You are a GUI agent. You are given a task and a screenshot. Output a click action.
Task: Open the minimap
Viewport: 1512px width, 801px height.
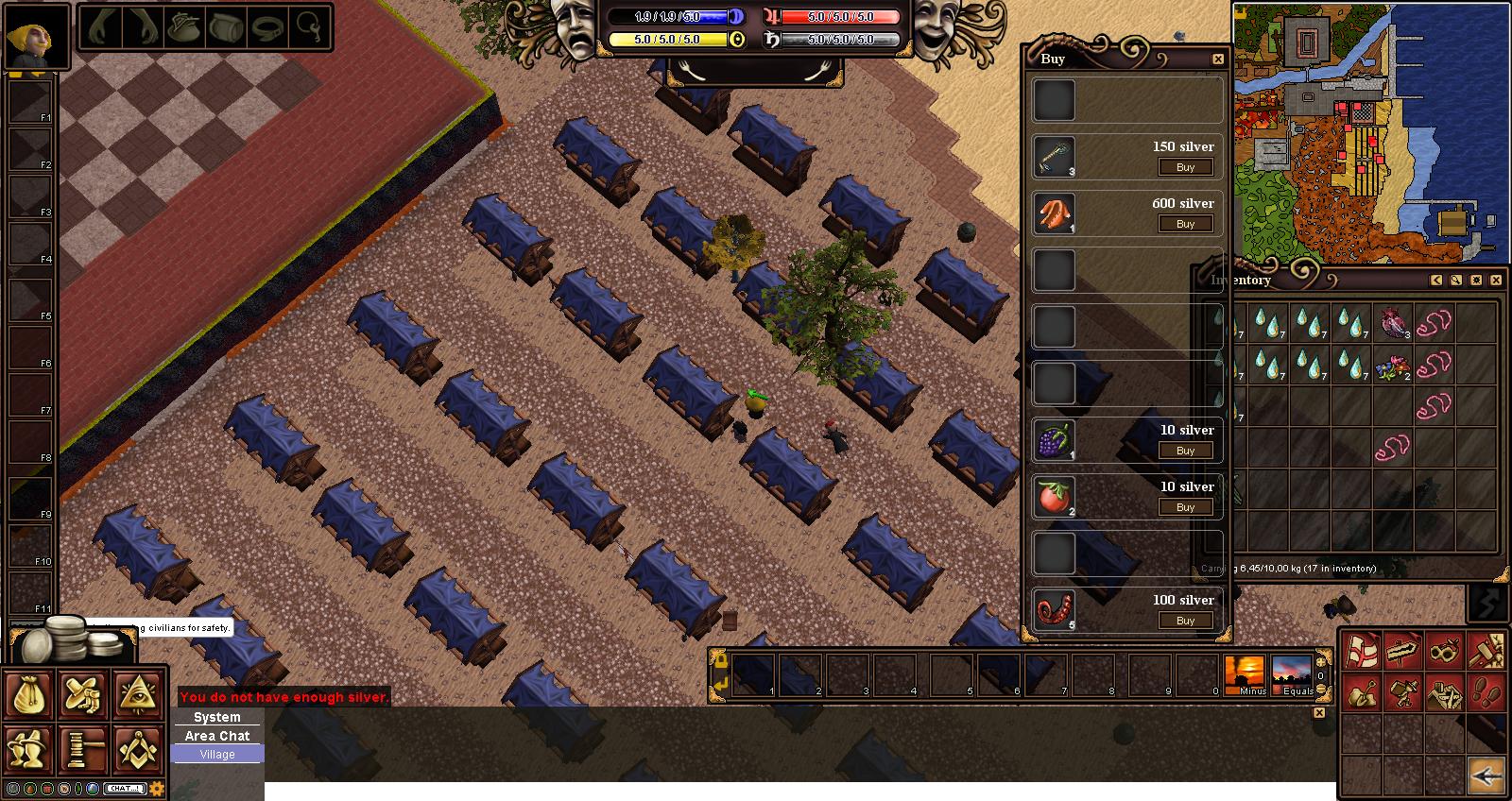1370,132
